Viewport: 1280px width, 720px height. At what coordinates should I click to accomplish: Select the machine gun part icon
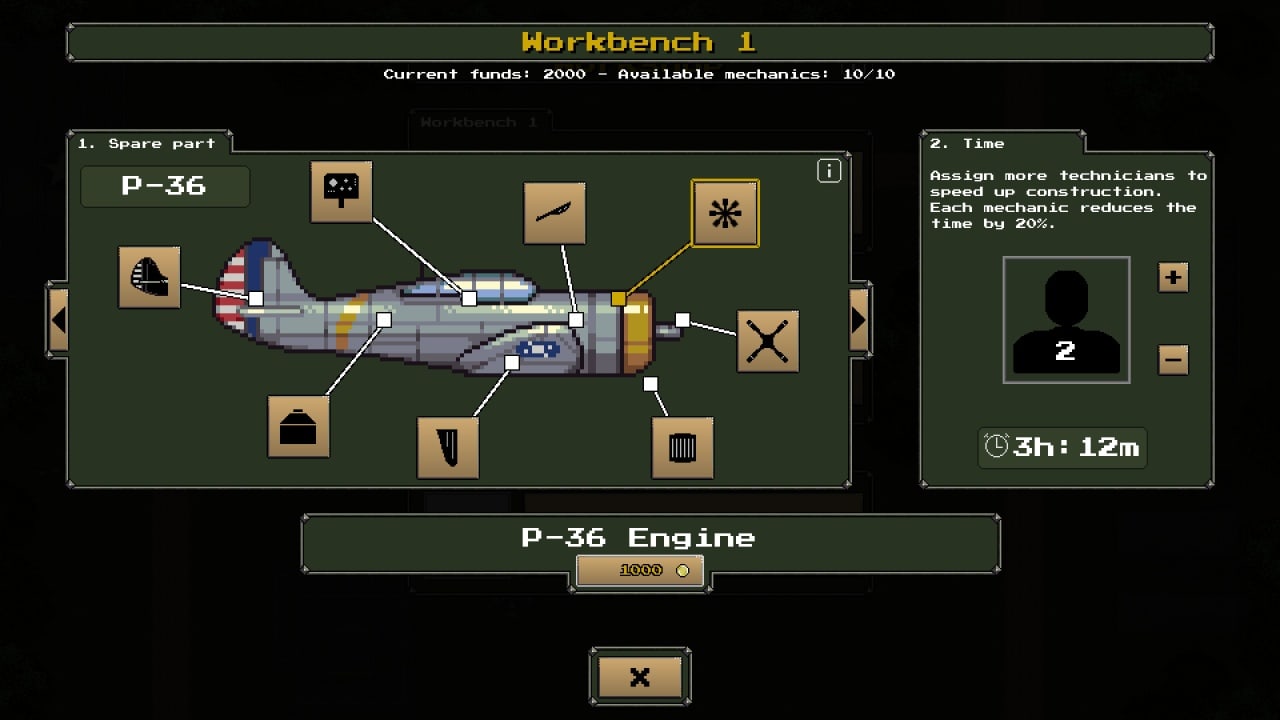(x=555, y=213)
